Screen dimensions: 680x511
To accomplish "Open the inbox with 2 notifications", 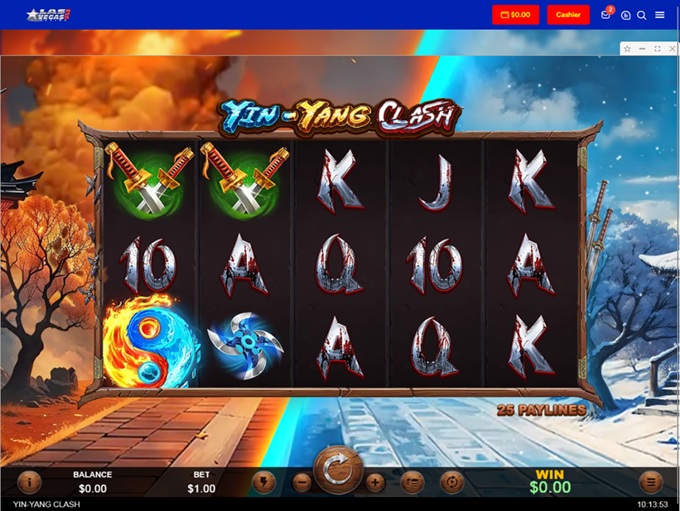I will [x=606, y=15].
